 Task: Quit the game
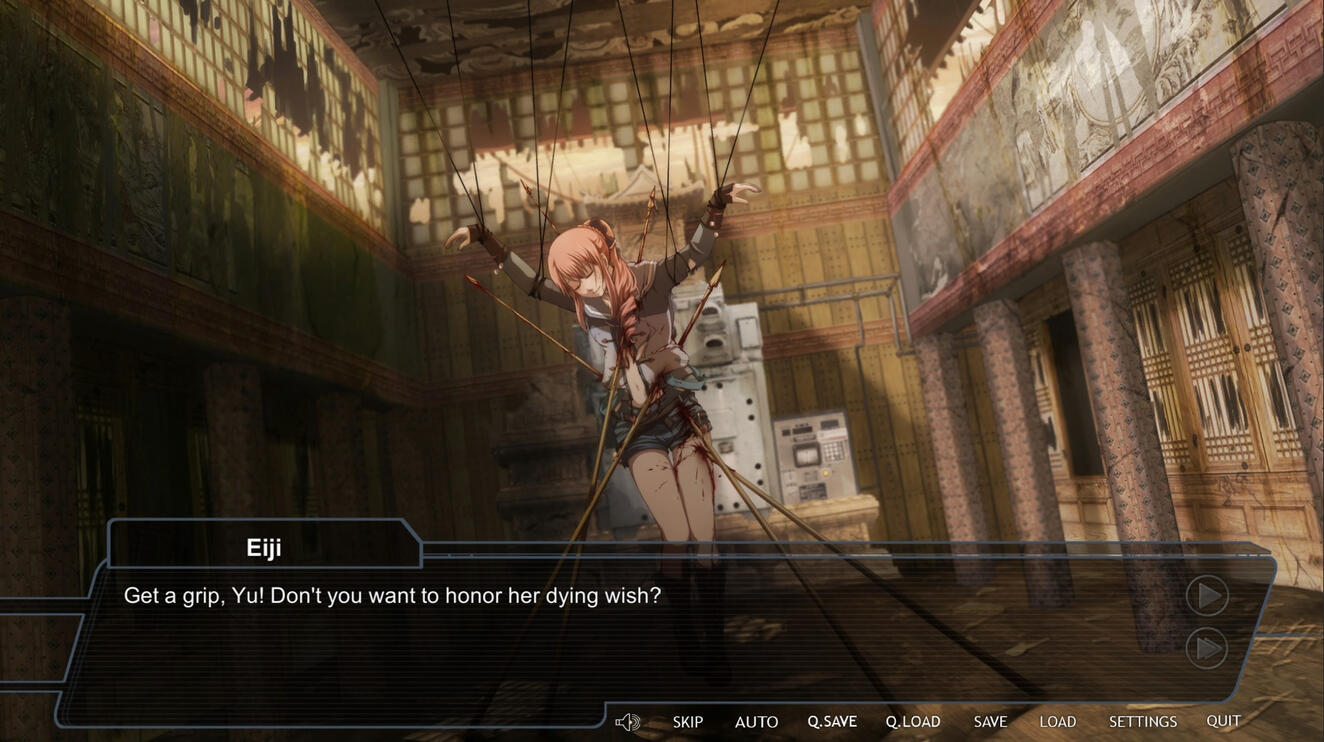pos(1223,720)
